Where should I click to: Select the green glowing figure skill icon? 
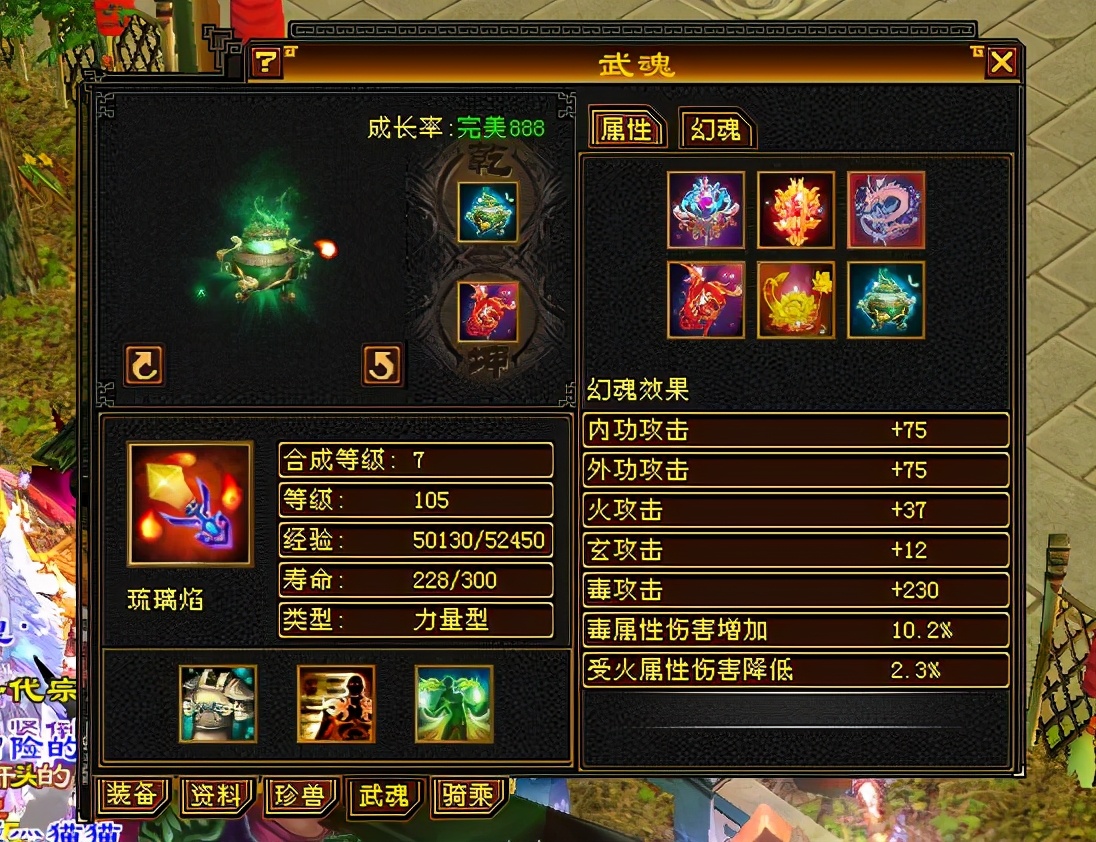point(454,704)
